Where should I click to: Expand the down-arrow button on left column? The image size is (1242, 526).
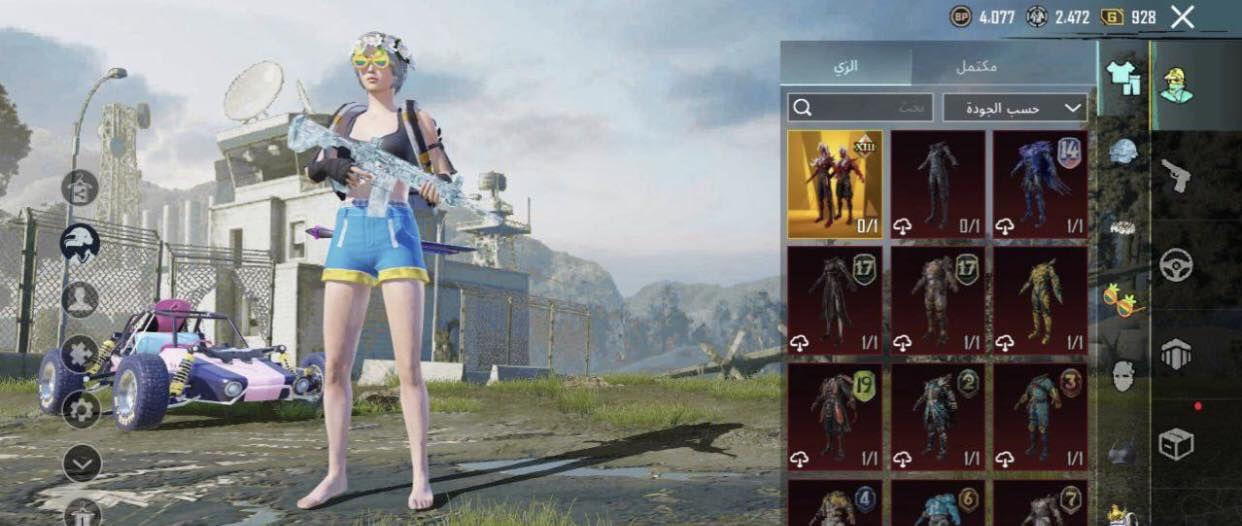pos(81,462)
